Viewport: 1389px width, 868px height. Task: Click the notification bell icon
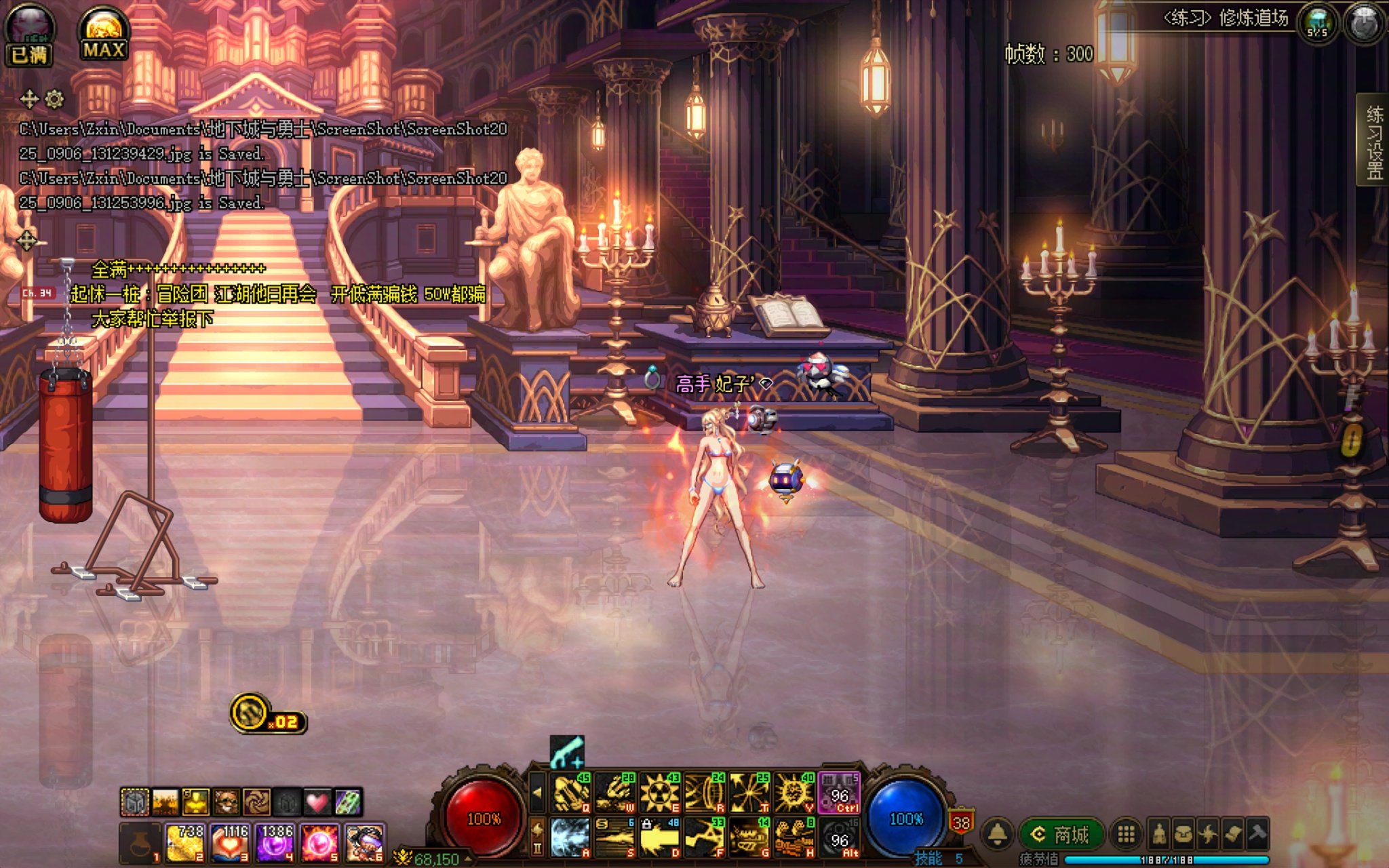click(x=998, y=834)
